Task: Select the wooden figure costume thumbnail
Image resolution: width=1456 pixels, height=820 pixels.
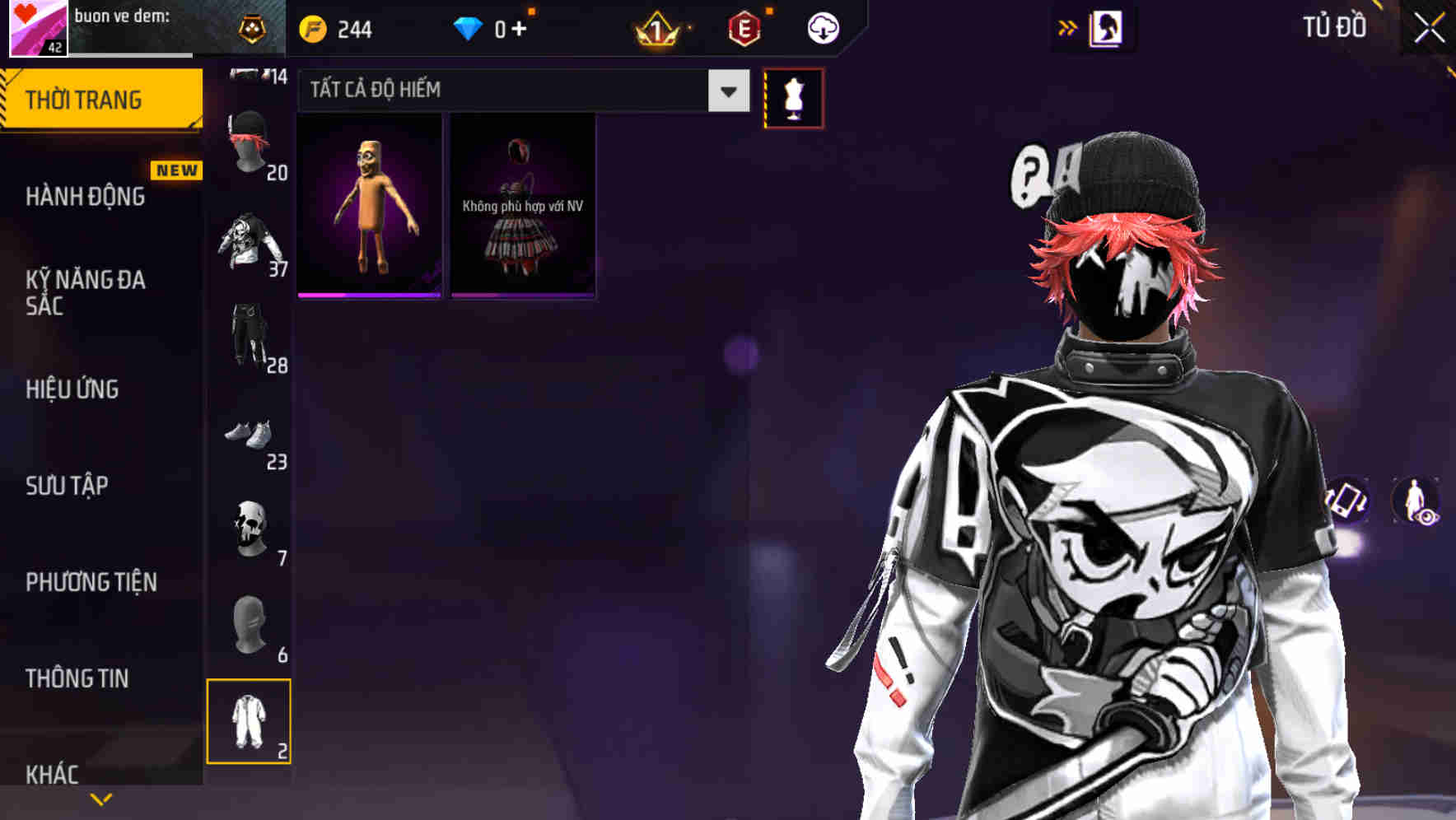Action: click(368, 206)
